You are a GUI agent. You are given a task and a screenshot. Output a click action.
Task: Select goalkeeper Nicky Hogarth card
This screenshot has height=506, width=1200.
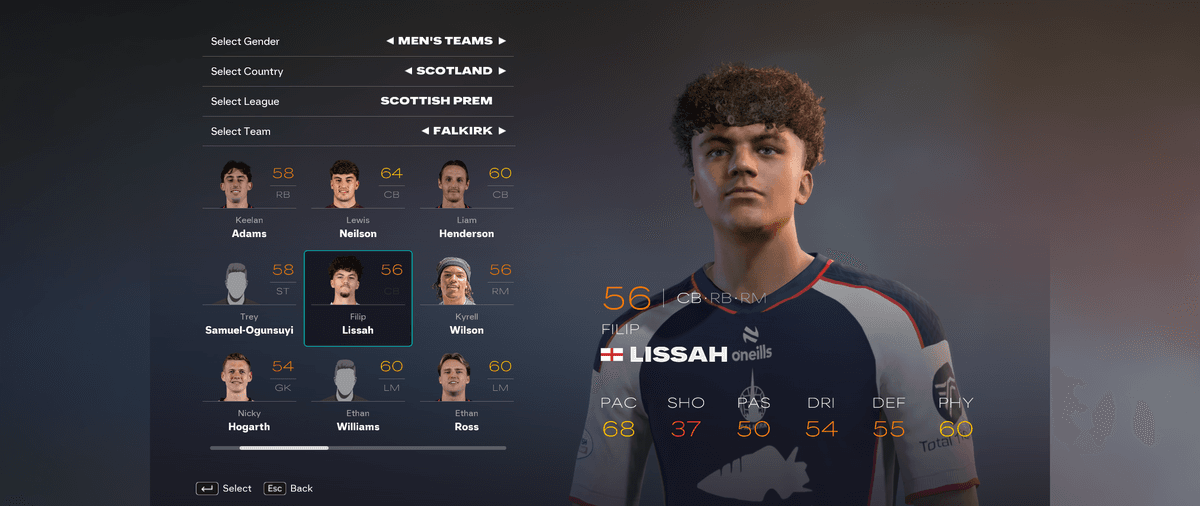[250, 394]
